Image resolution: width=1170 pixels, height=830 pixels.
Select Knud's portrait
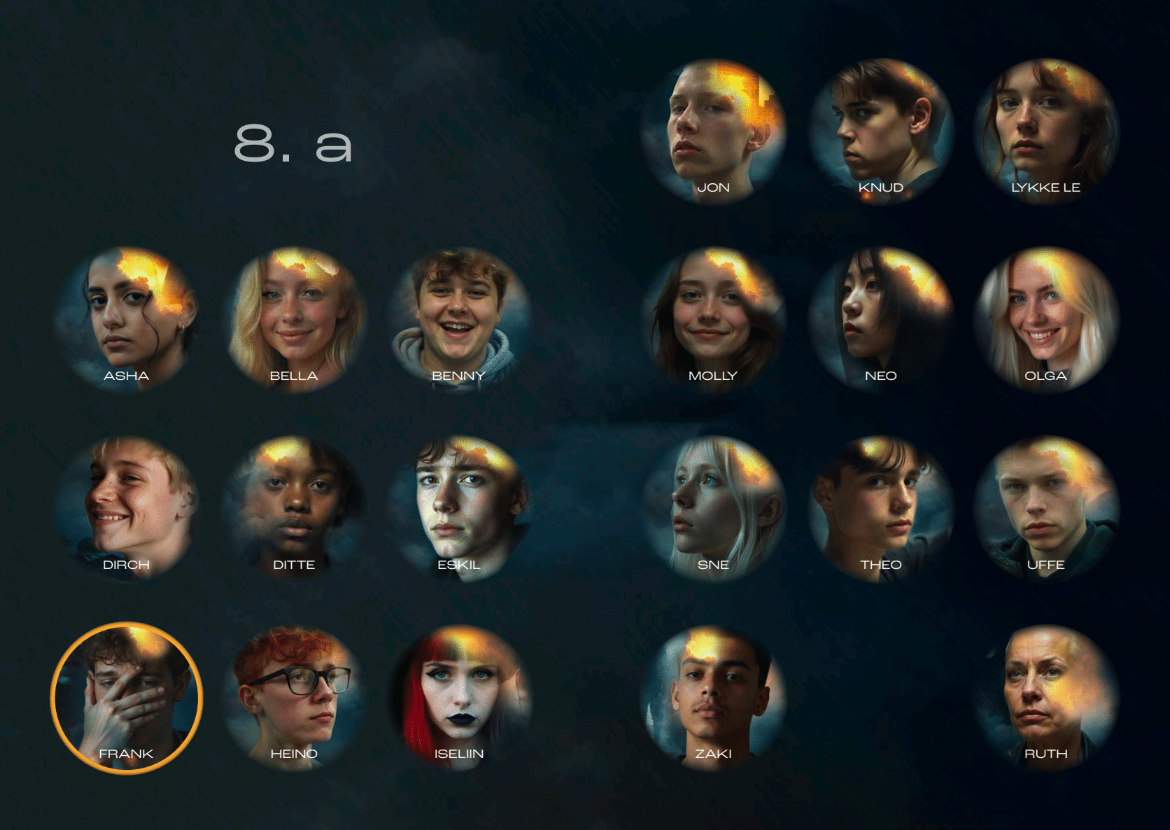click(x=880, y=131)
